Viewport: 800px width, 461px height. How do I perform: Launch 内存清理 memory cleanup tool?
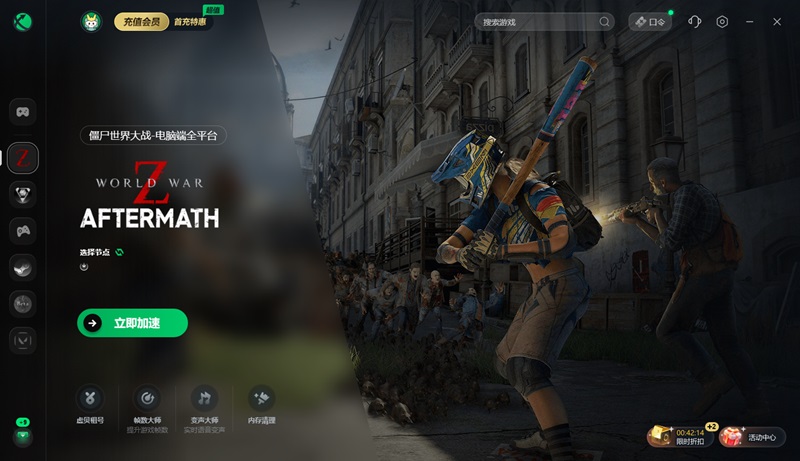pos(261,405)
